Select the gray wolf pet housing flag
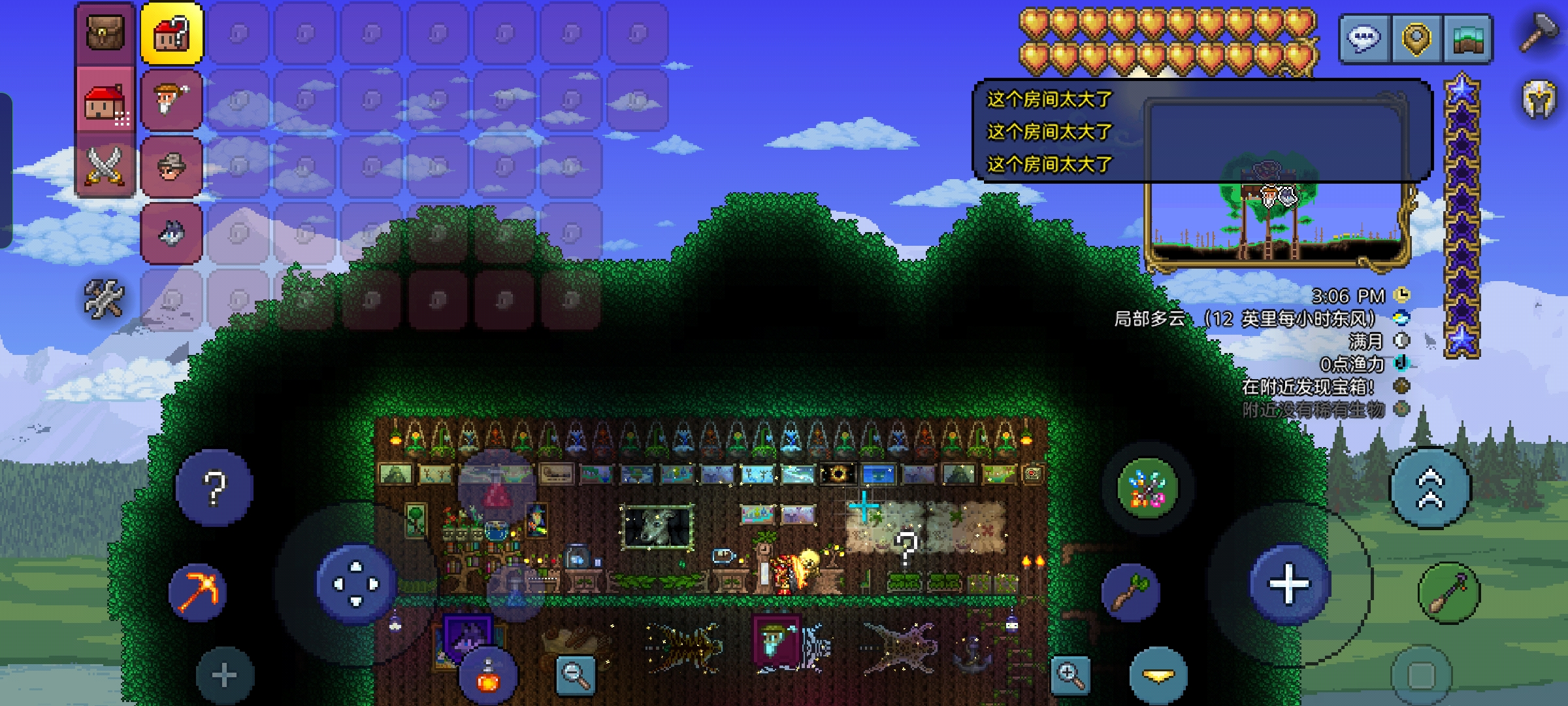 [x=172, y=233]
